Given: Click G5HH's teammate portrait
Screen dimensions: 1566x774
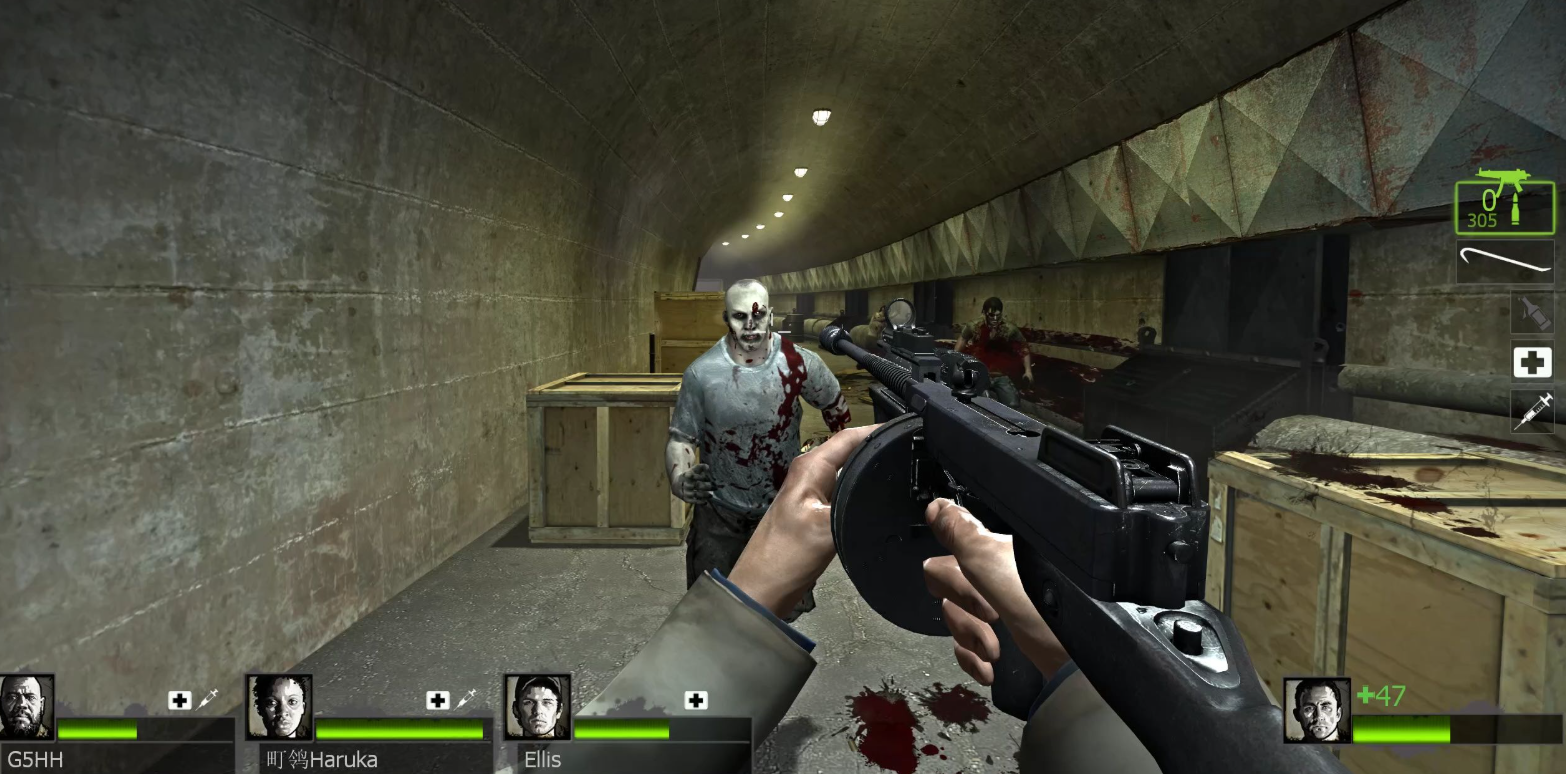Looking at the screenshot, I should [26, 707].
